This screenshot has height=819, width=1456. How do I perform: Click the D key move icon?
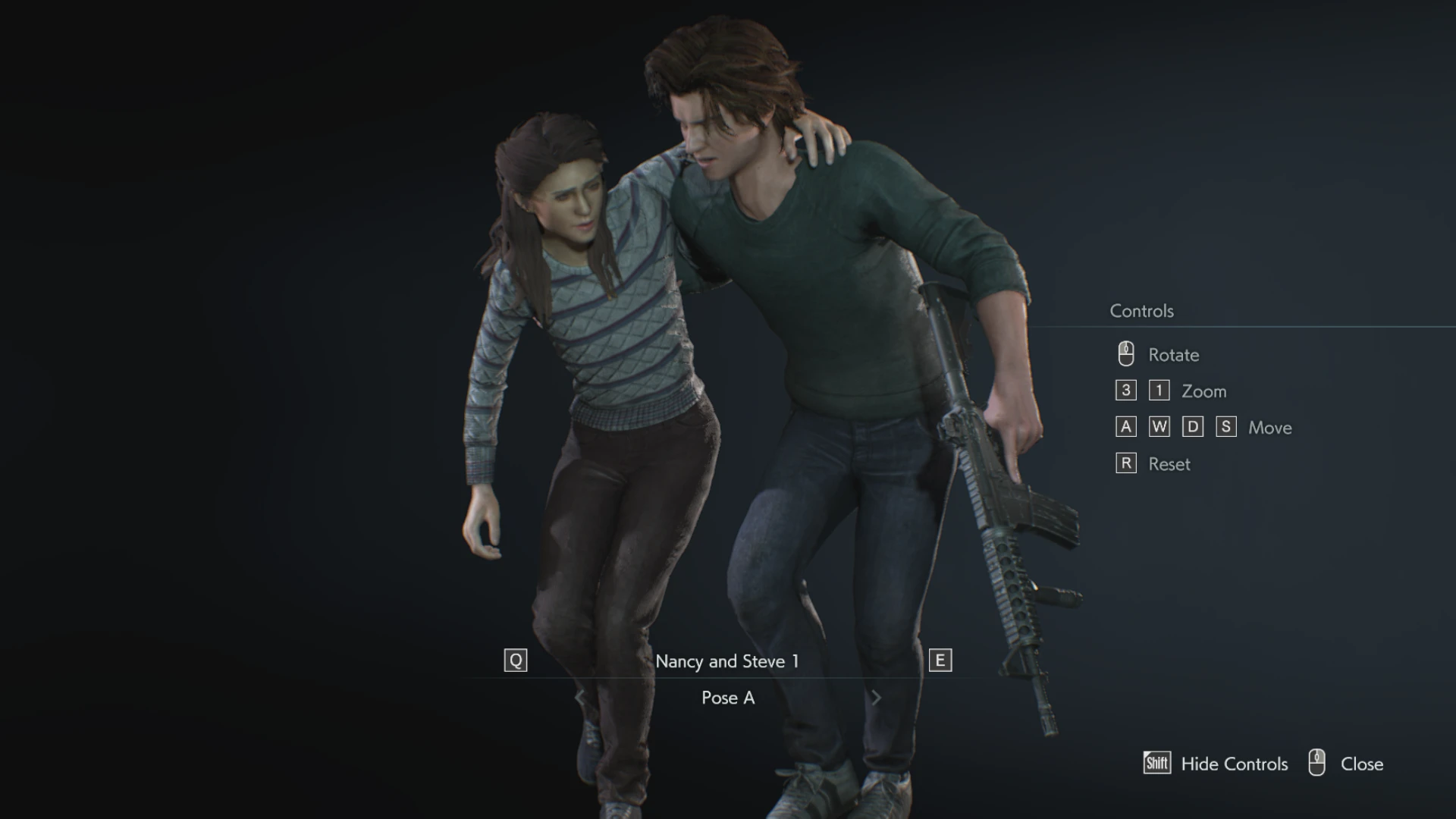click(x=1192, y=426)
